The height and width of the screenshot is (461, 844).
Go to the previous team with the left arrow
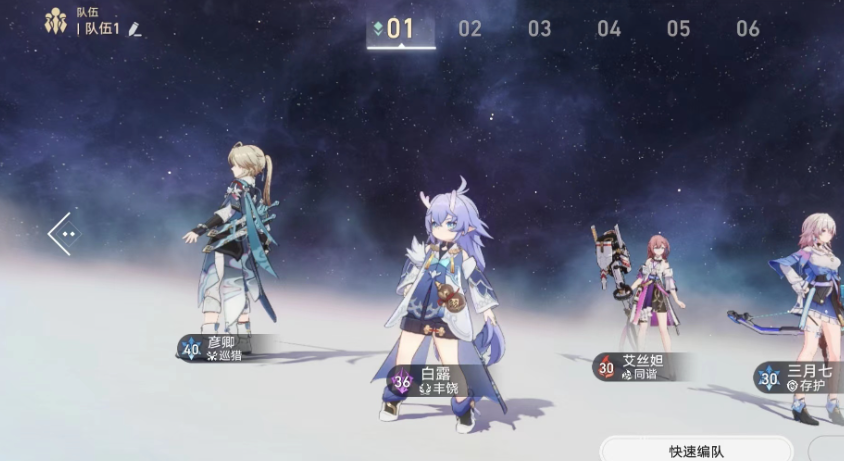[x=63, y=234]
